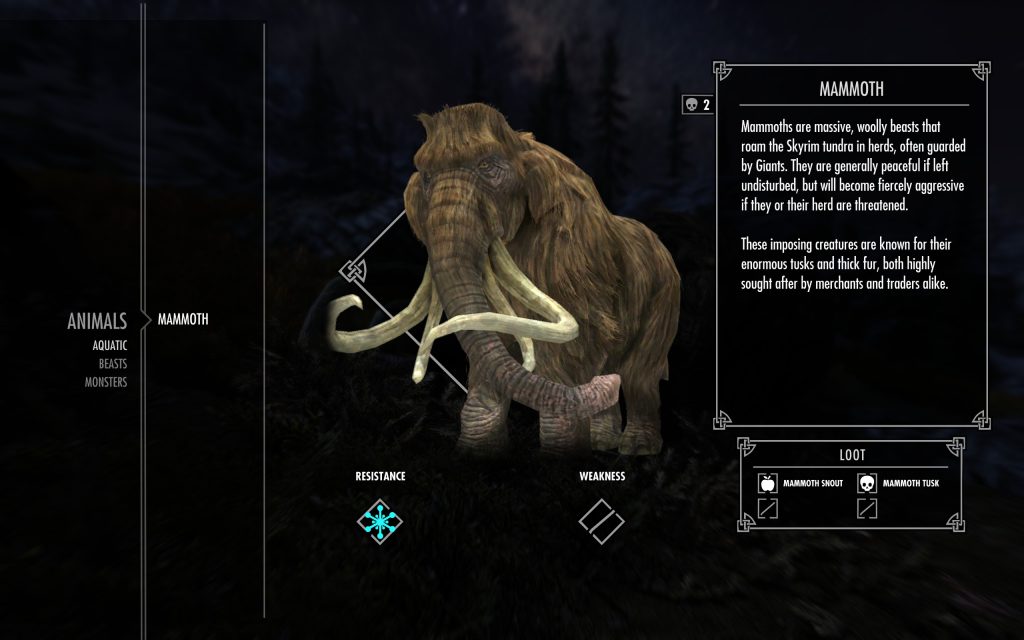Click the empty weakness diamond icon
1024x640 pixels.
click(601, 520)
